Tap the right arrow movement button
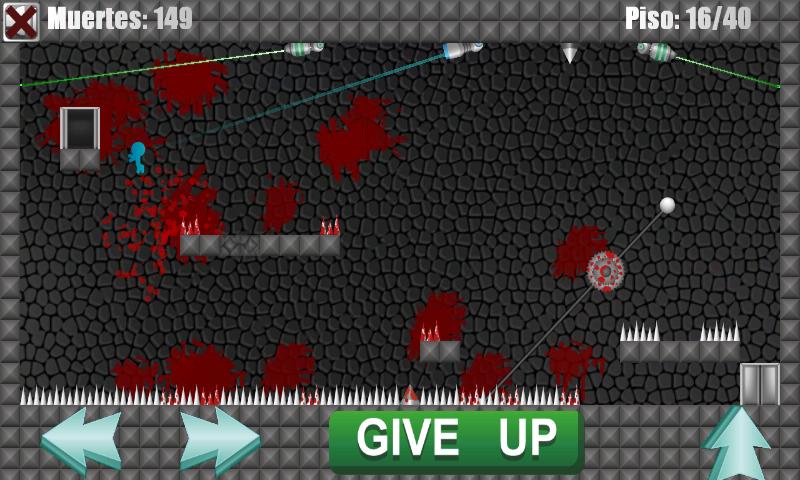 pos(220,440)
